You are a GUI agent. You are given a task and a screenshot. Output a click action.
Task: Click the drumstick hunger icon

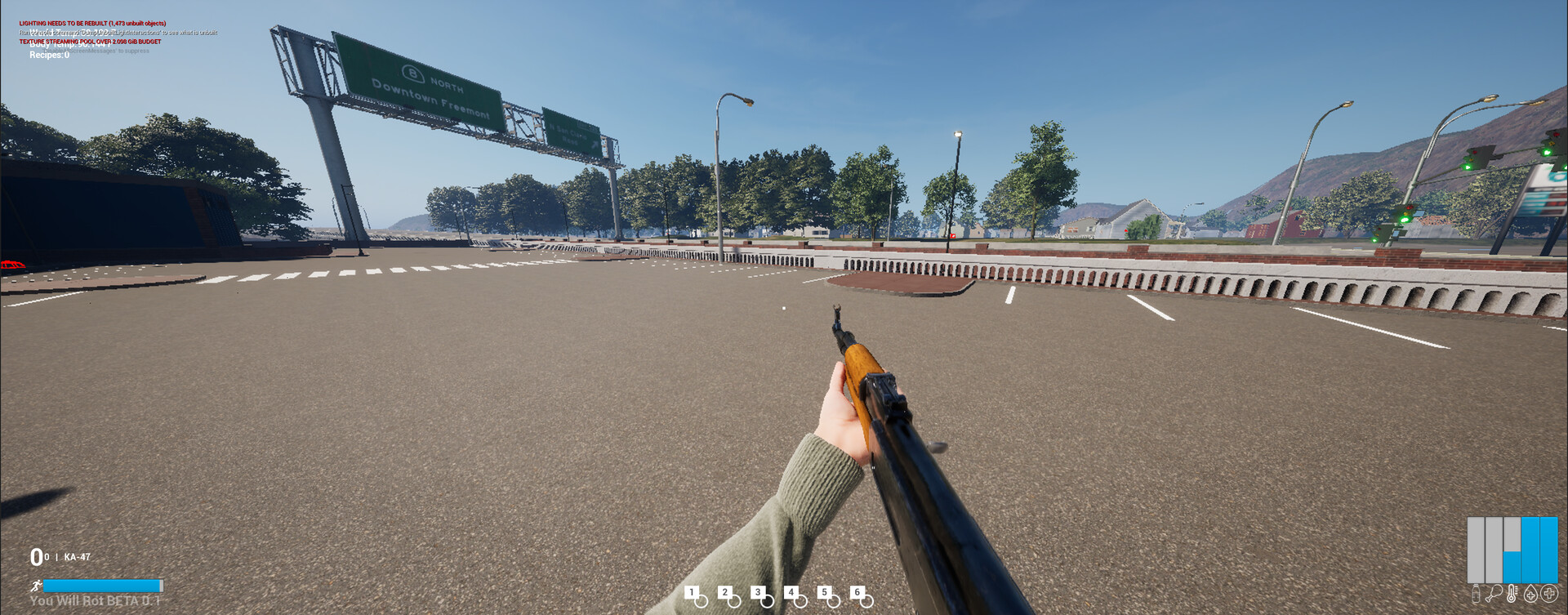click(x=1494, y=593)
